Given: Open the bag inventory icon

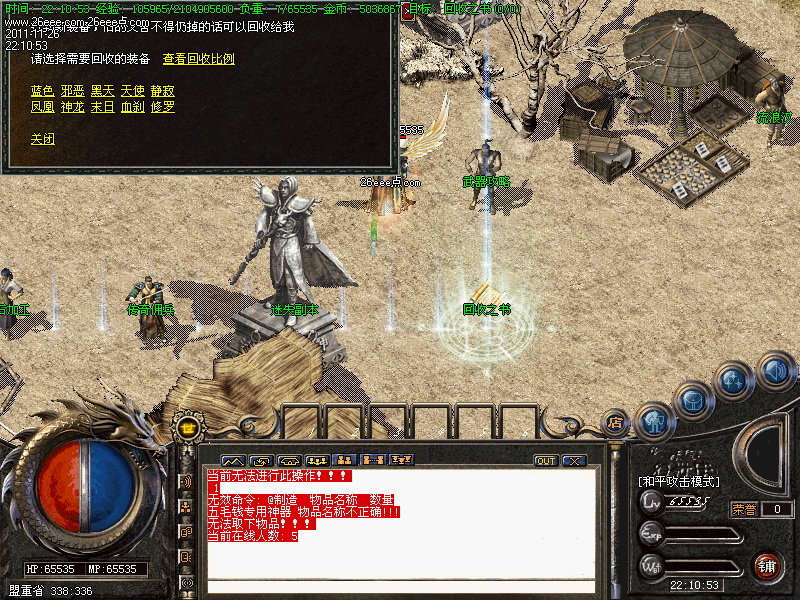Looking at the screenshot, I should 693,399.
